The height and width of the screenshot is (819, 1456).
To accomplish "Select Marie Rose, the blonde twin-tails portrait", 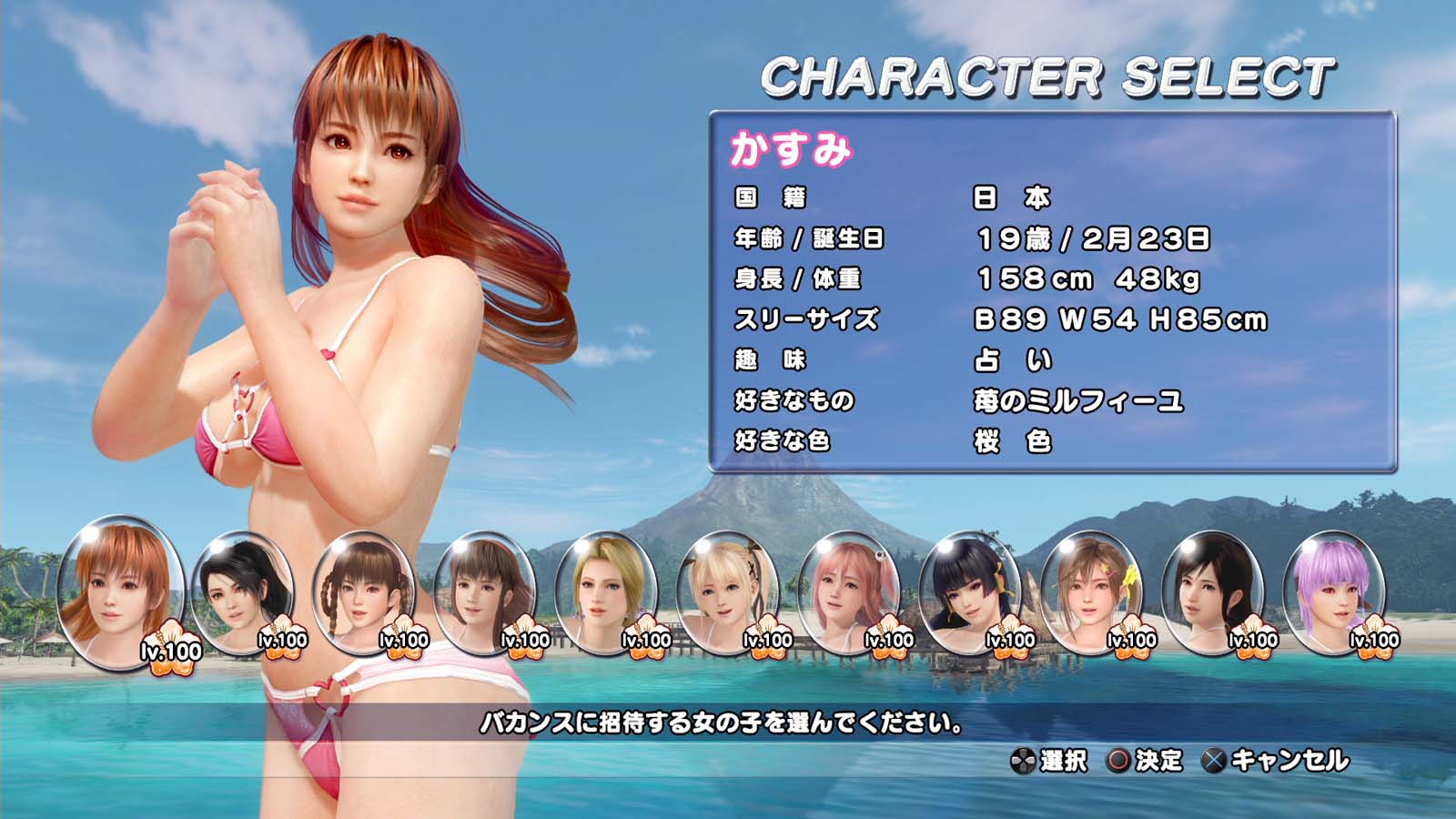I will (727, 591).
